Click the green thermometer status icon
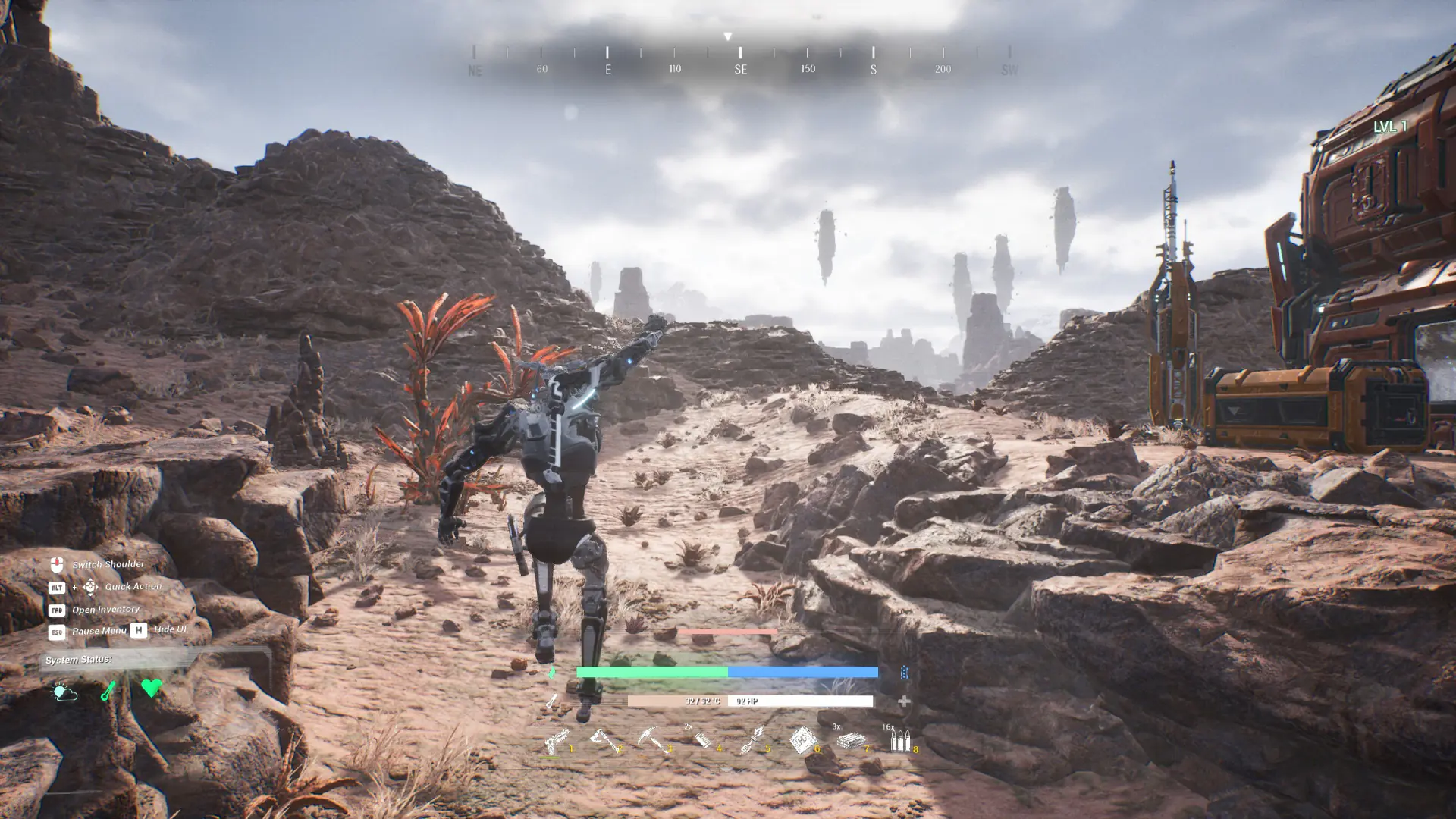1456x819 pixels. 108,690
